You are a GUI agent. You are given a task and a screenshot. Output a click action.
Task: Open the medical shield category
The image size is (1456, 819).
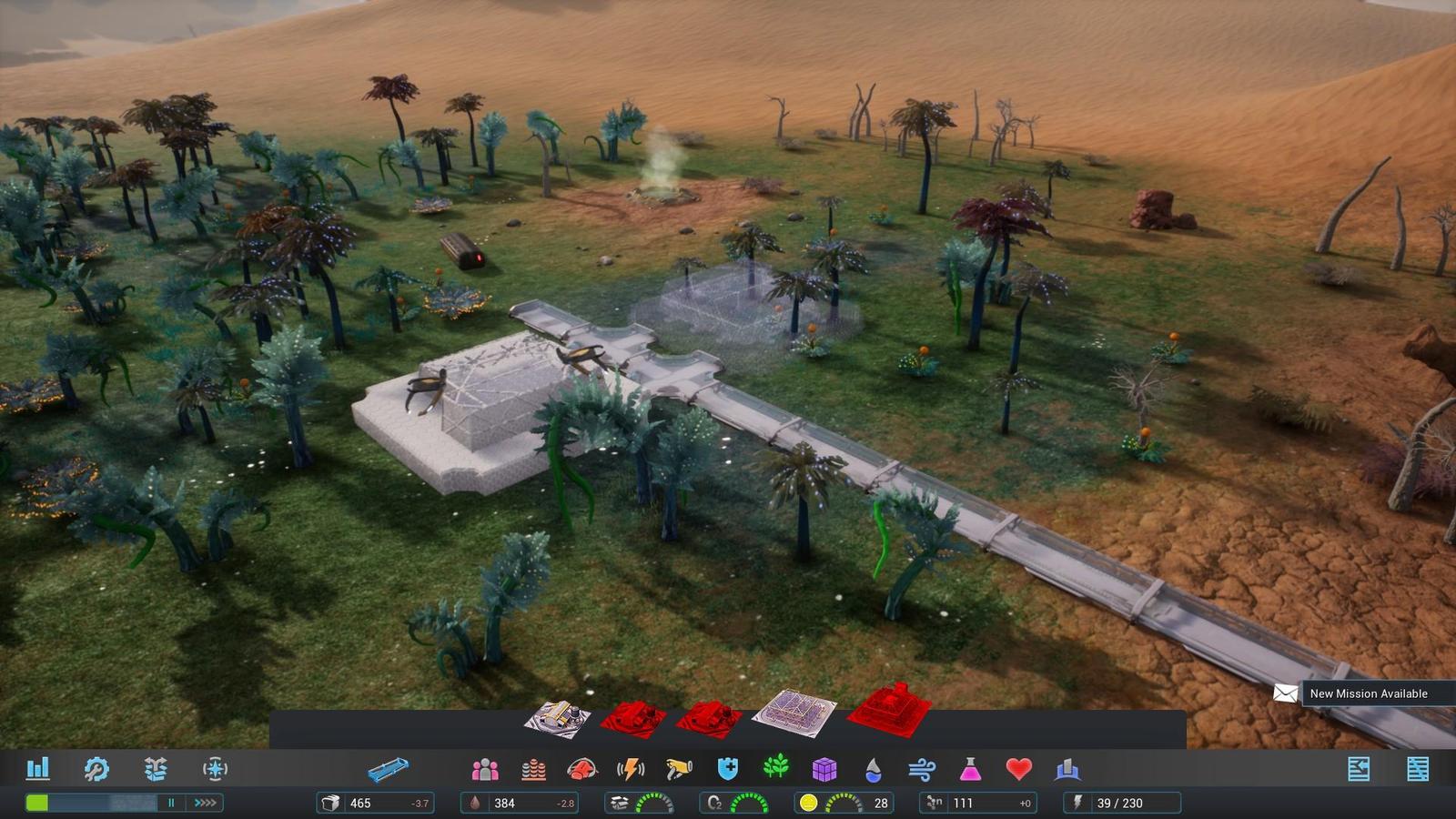[727, 770]
